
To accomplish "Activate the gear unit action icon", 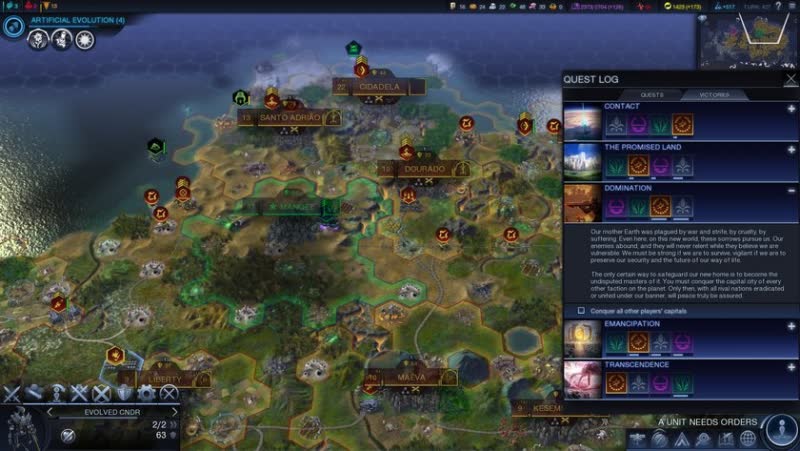I will pyautogui.click(x=147, y=393).
